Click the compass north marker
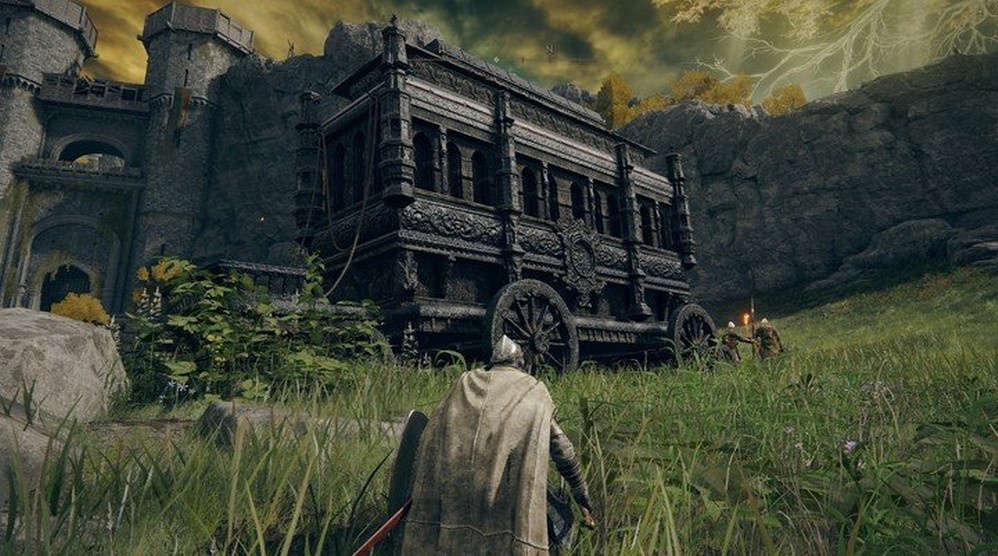Viewport: 998px width, 556px height. [549, 47]
